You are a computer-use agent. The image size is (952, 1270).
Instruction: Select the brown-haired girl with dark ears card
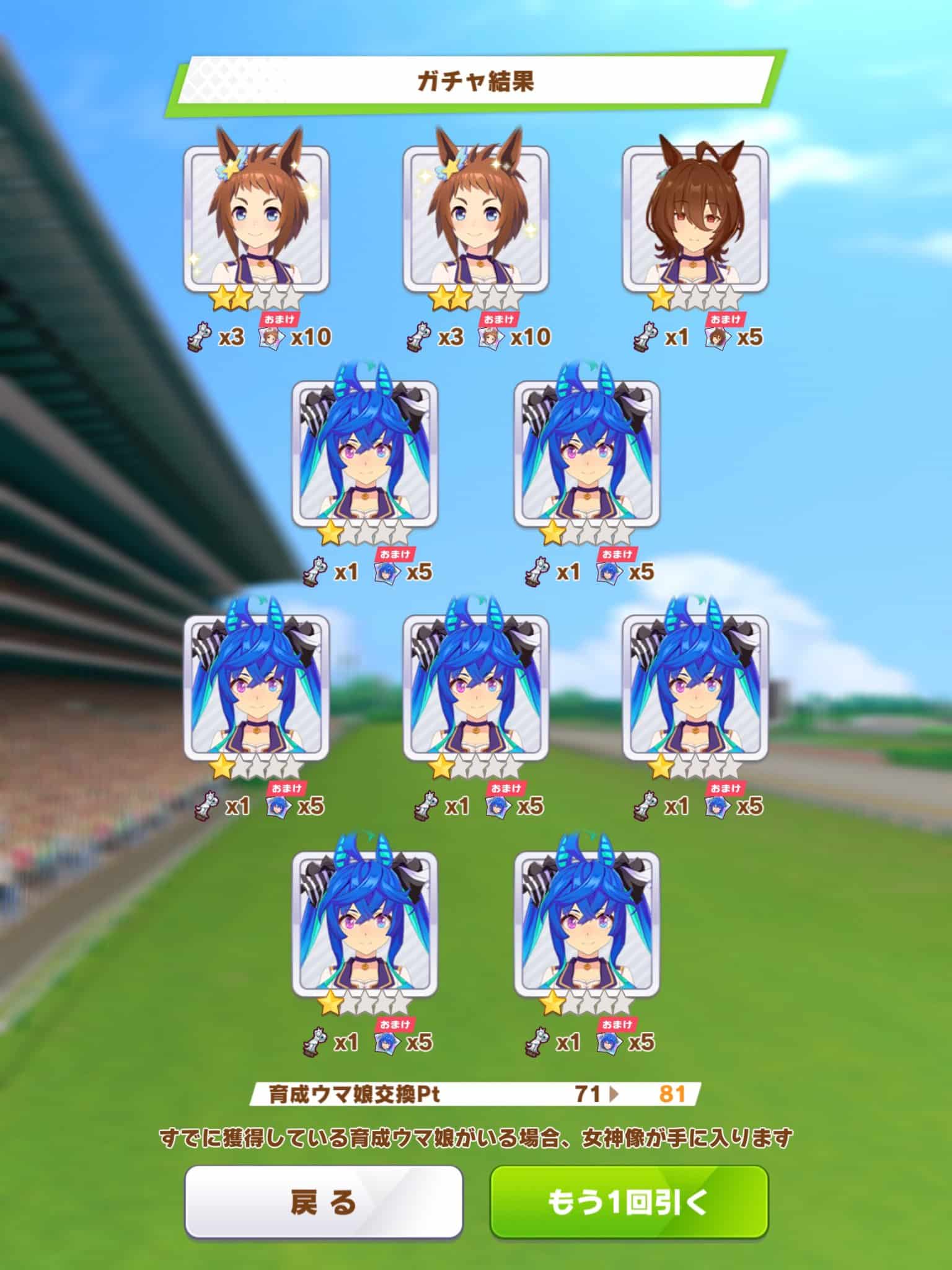pos(695,219)
